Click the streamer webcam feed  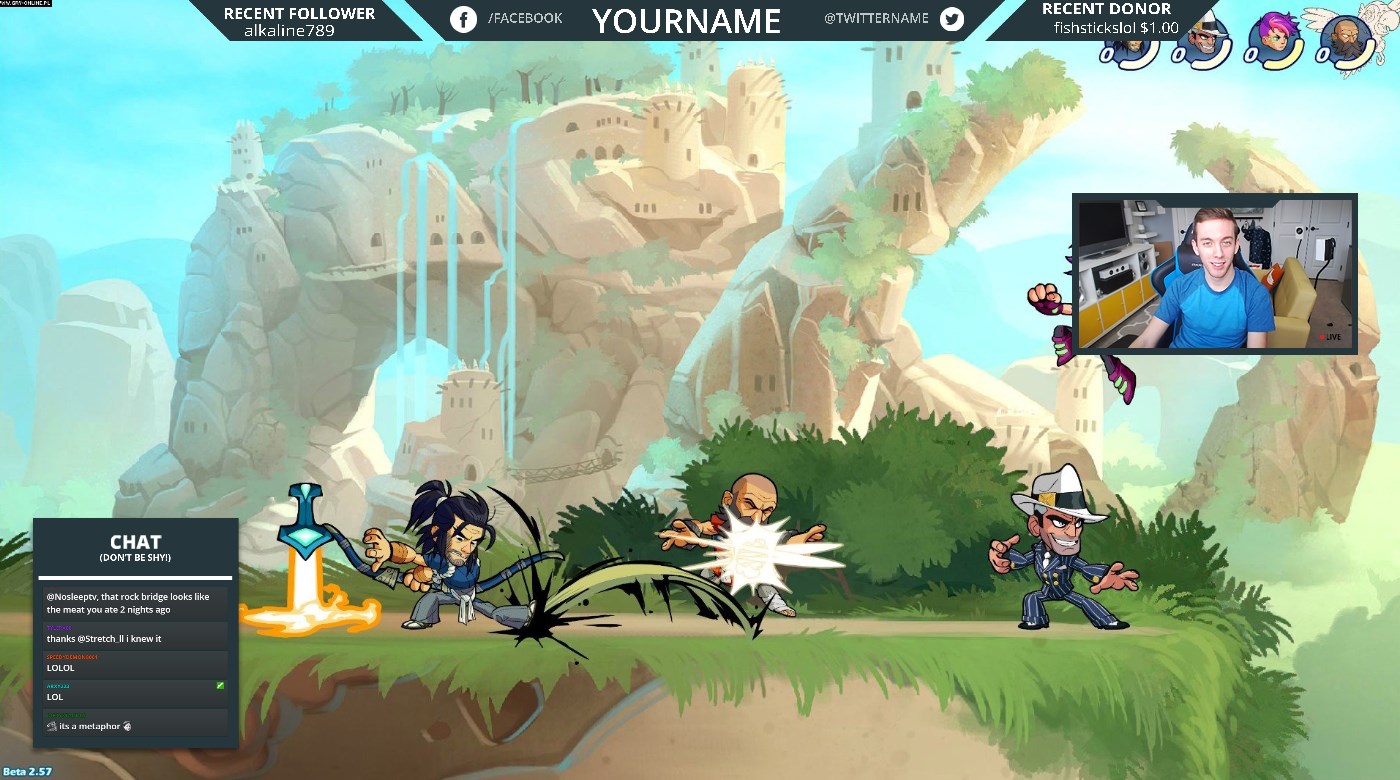coord(1214,274)
